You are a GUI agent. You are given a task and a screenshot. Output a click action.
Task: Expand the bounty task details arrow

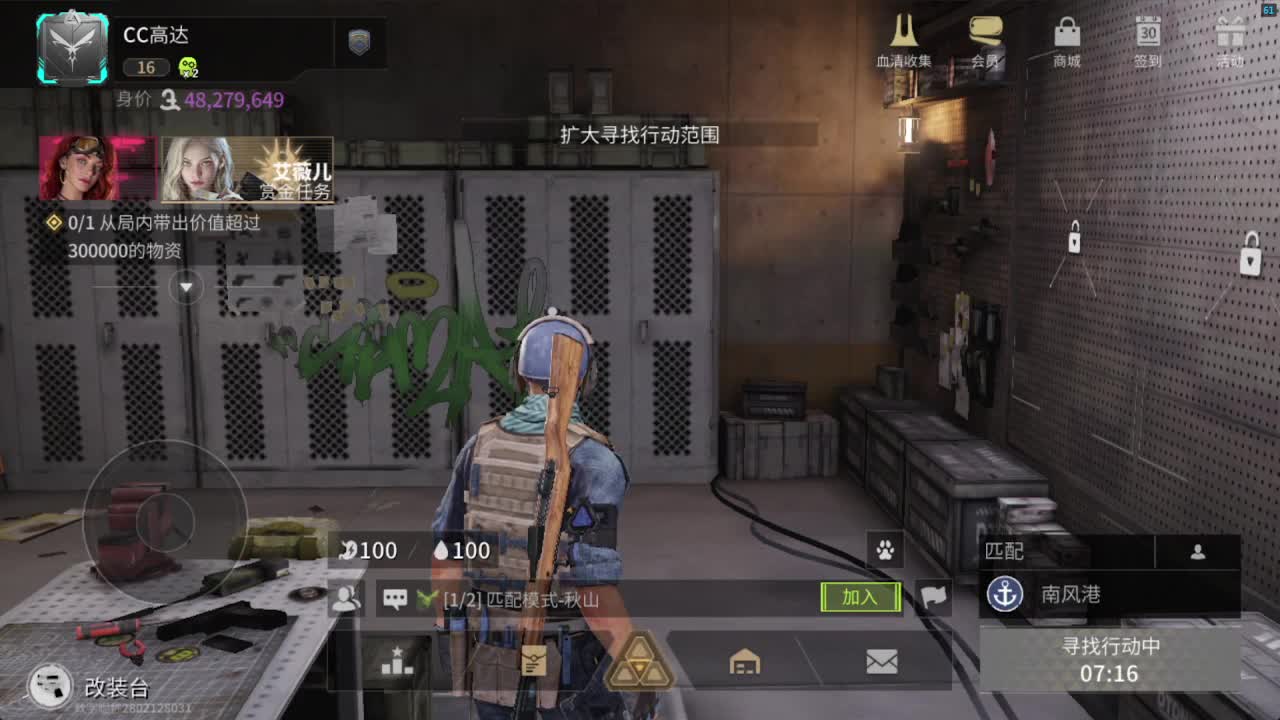coord(184,287)
